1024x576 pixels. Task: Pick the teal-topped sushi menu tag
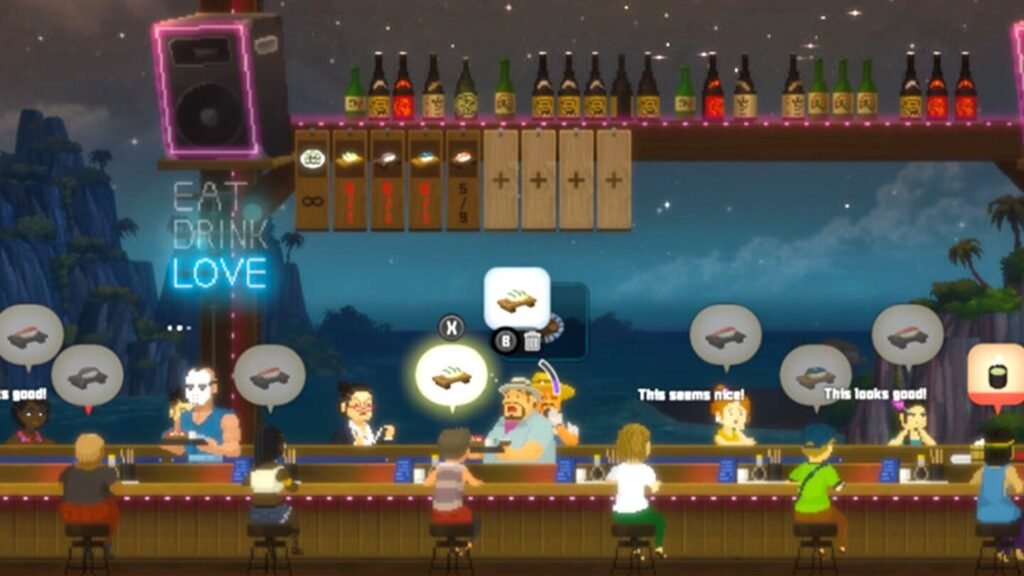(425, 180)
